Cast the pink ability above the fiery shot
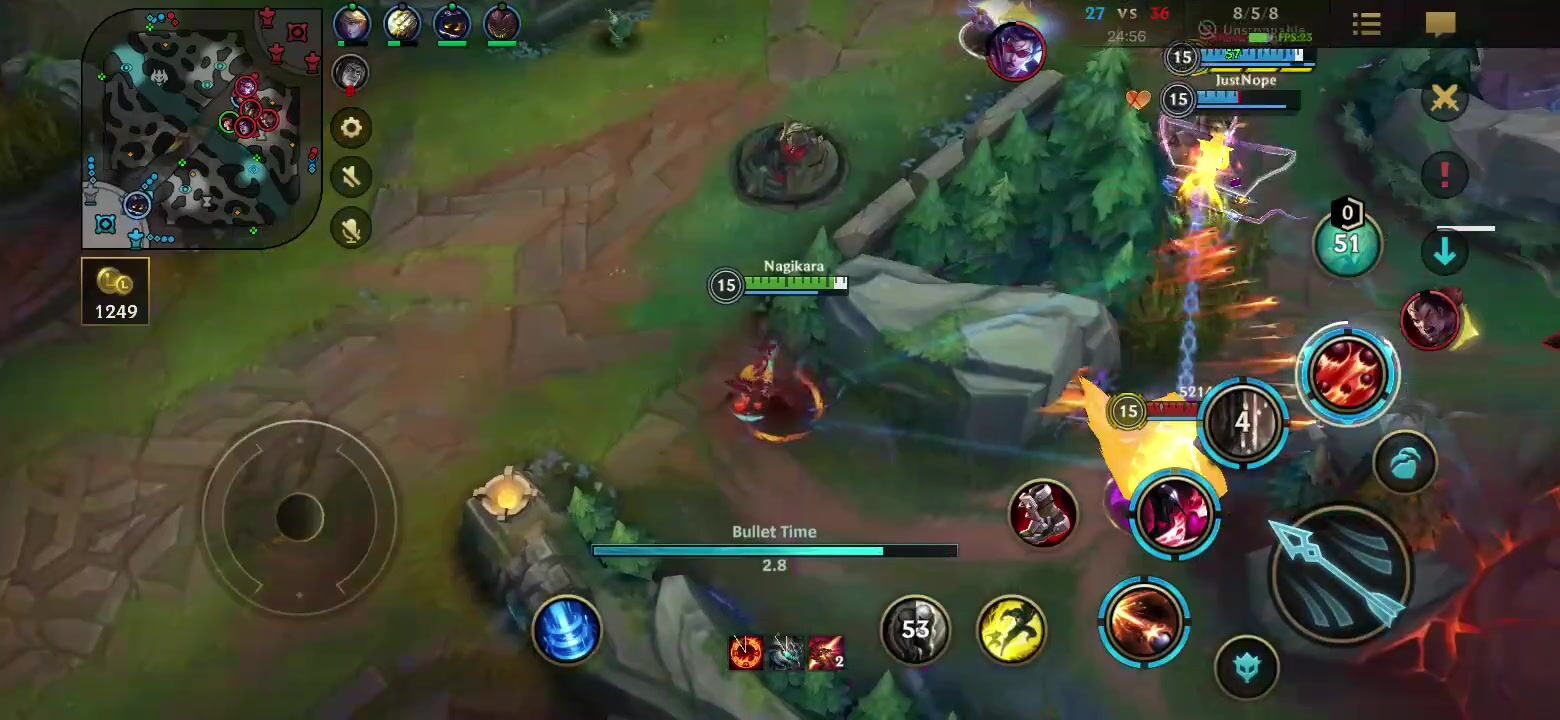This screenshot has width=1560, height=720. [1176, 513]
